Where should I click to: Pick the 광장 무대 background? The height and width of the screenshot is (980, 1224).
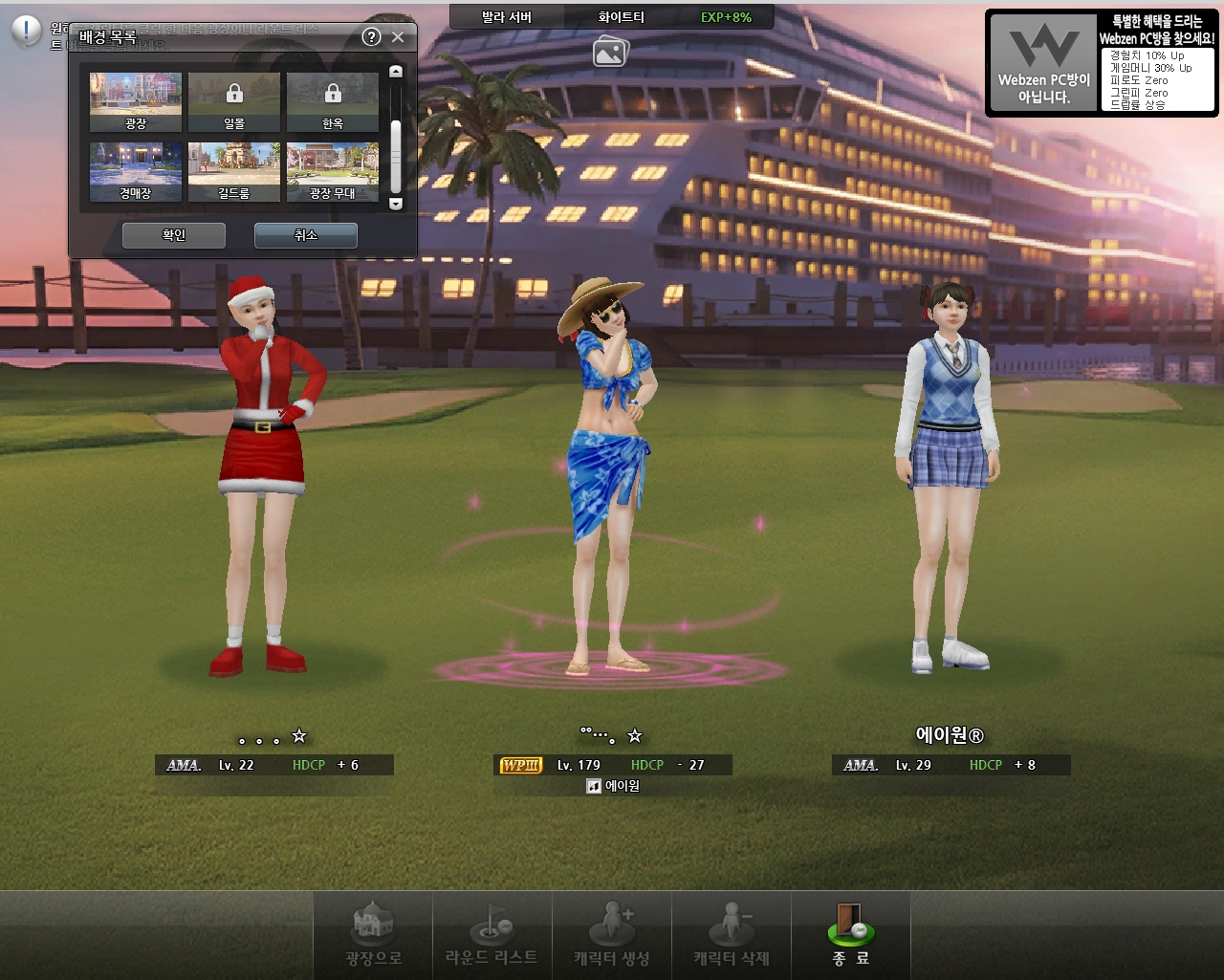pos(333,172)
